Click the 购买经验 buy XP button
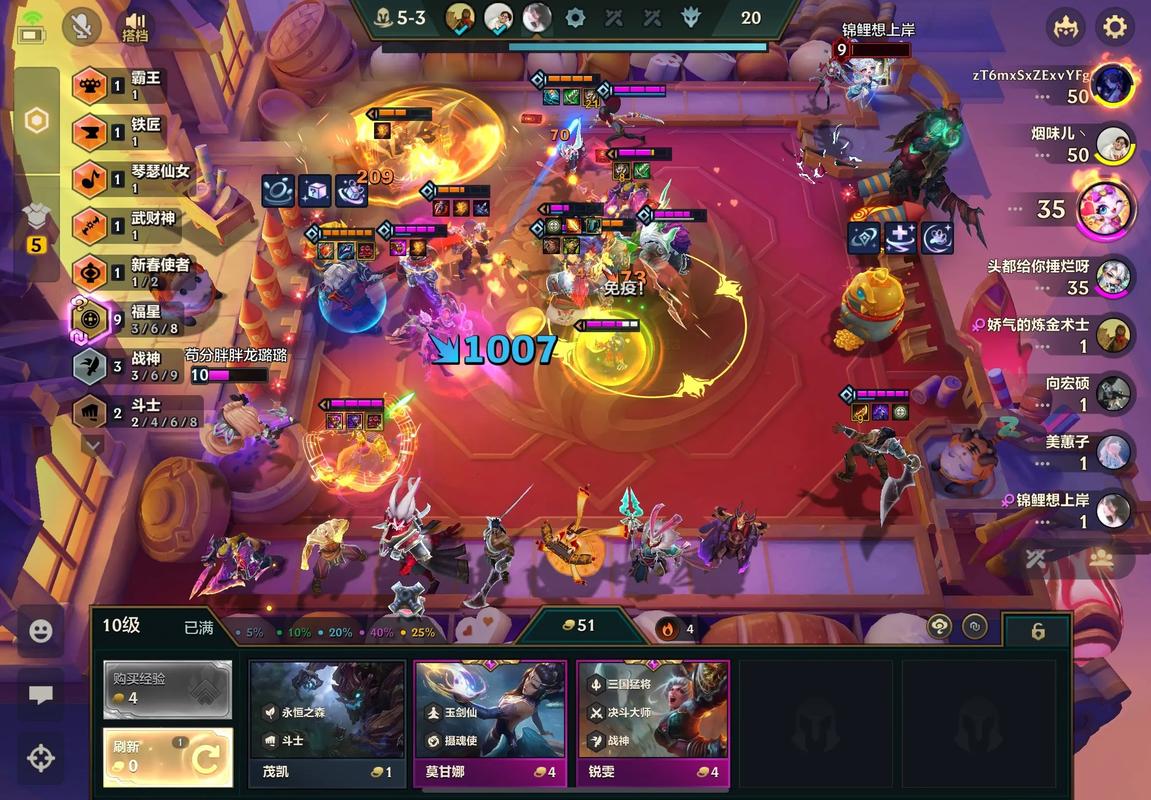The height and width of the screenshot is (800, 1151). click(x=167, y=688)
